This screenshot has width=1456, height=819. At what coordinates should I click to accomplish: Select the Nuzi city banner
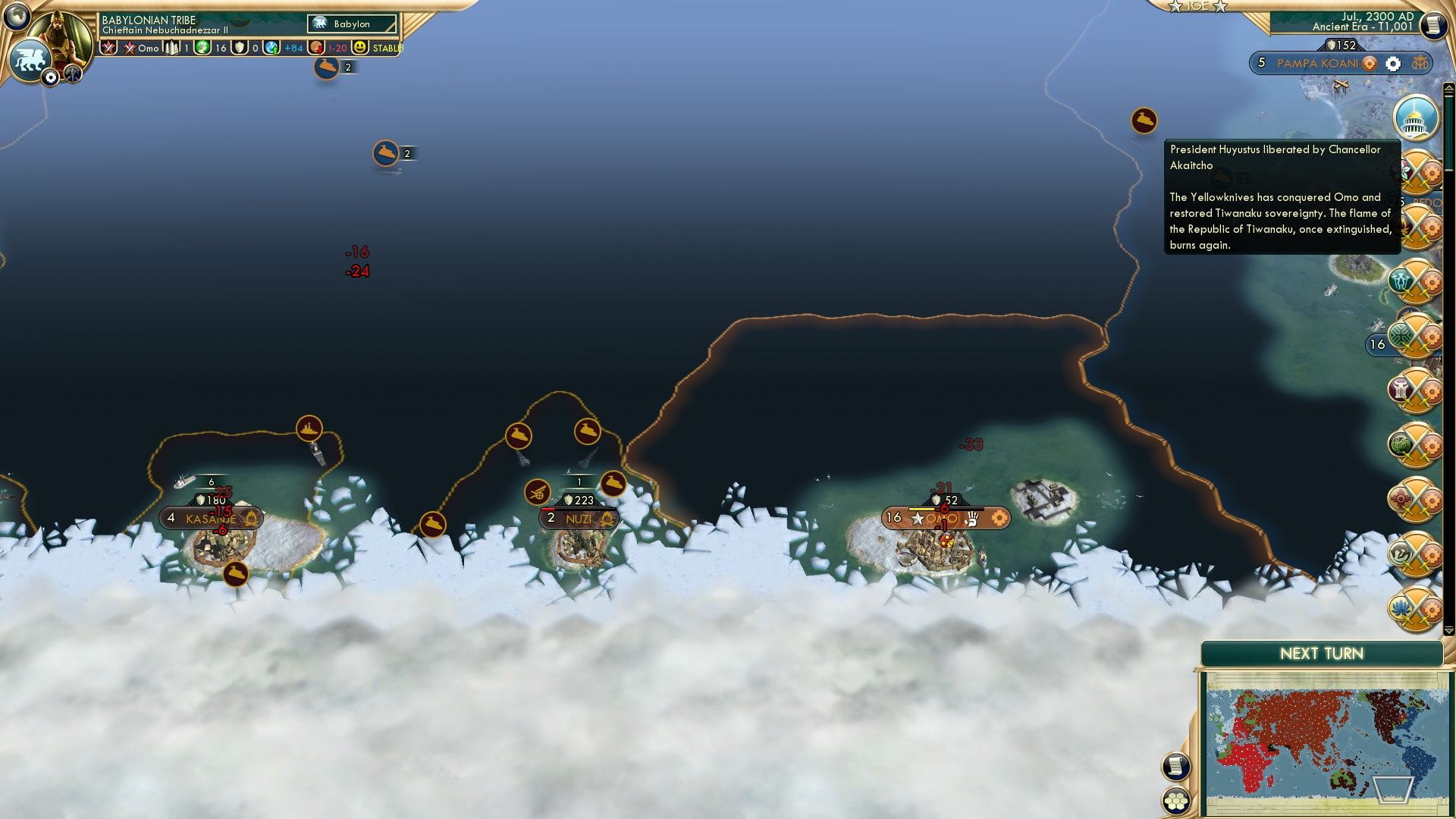point(579,519)
